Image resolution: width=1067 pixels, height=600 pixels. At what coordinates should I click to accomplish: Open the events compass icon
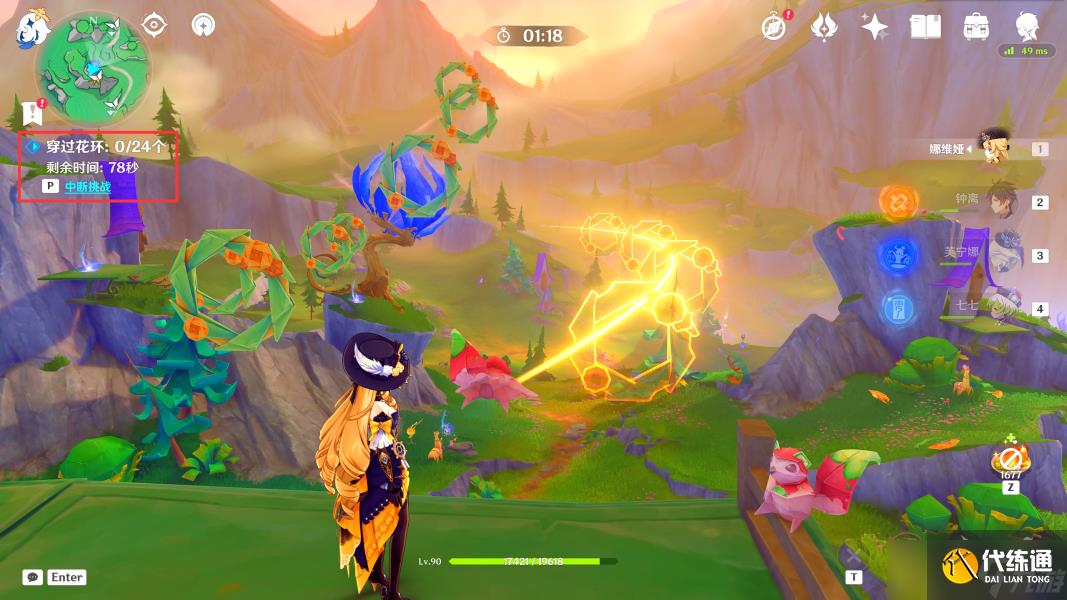click(x=773, y=27)
